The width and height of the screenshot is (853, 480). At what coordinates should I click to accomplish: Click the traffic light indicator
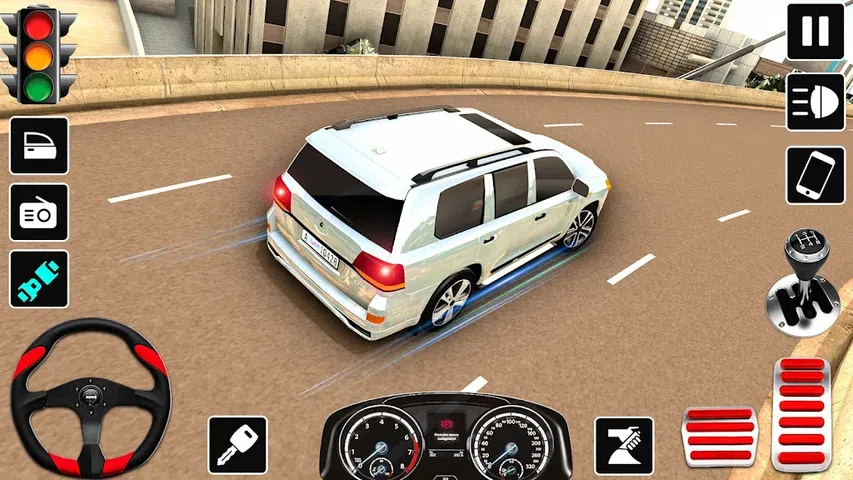[39, 55]
